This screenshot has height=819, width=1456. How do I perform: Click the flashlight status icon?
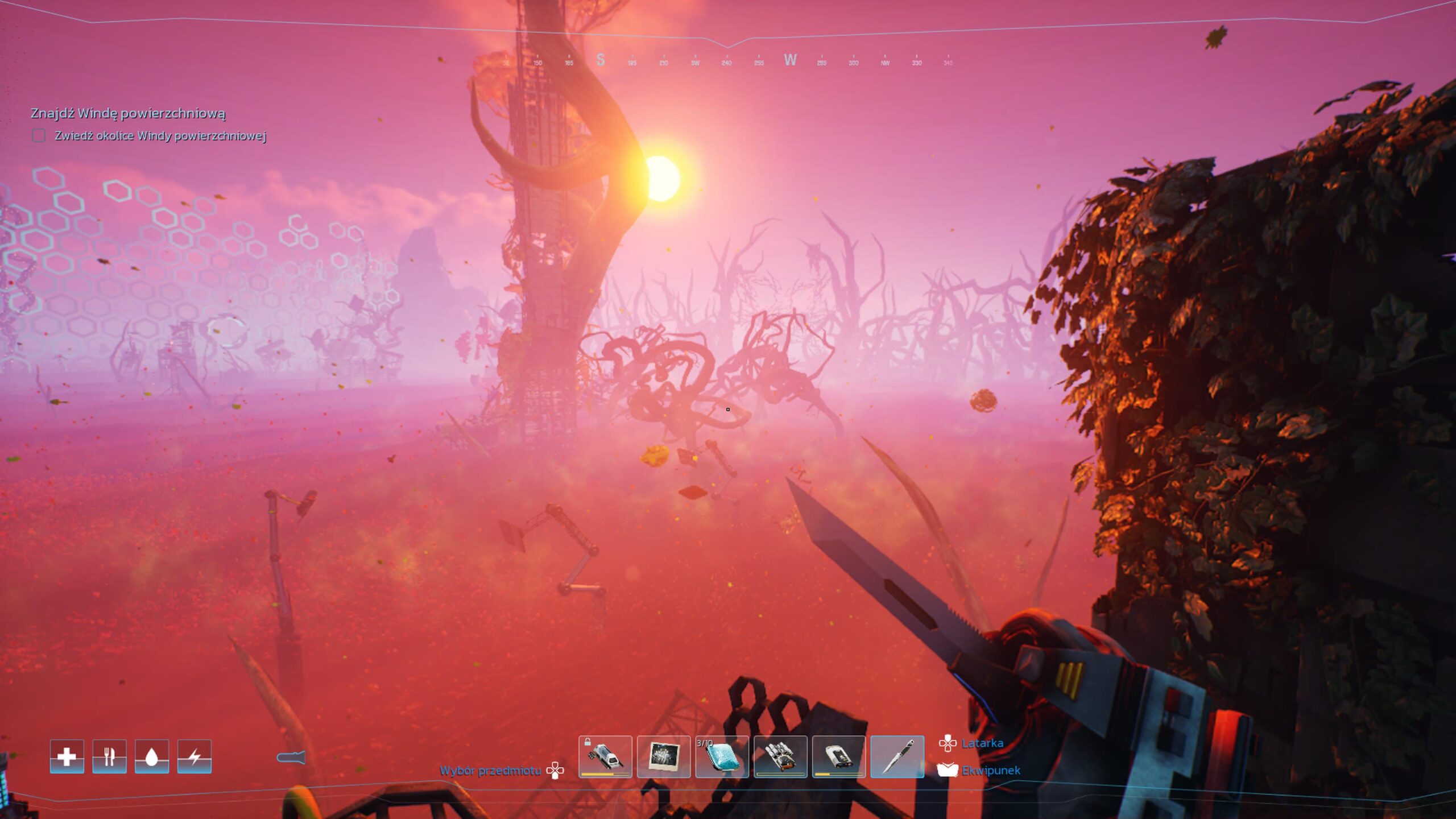[291, 758]
